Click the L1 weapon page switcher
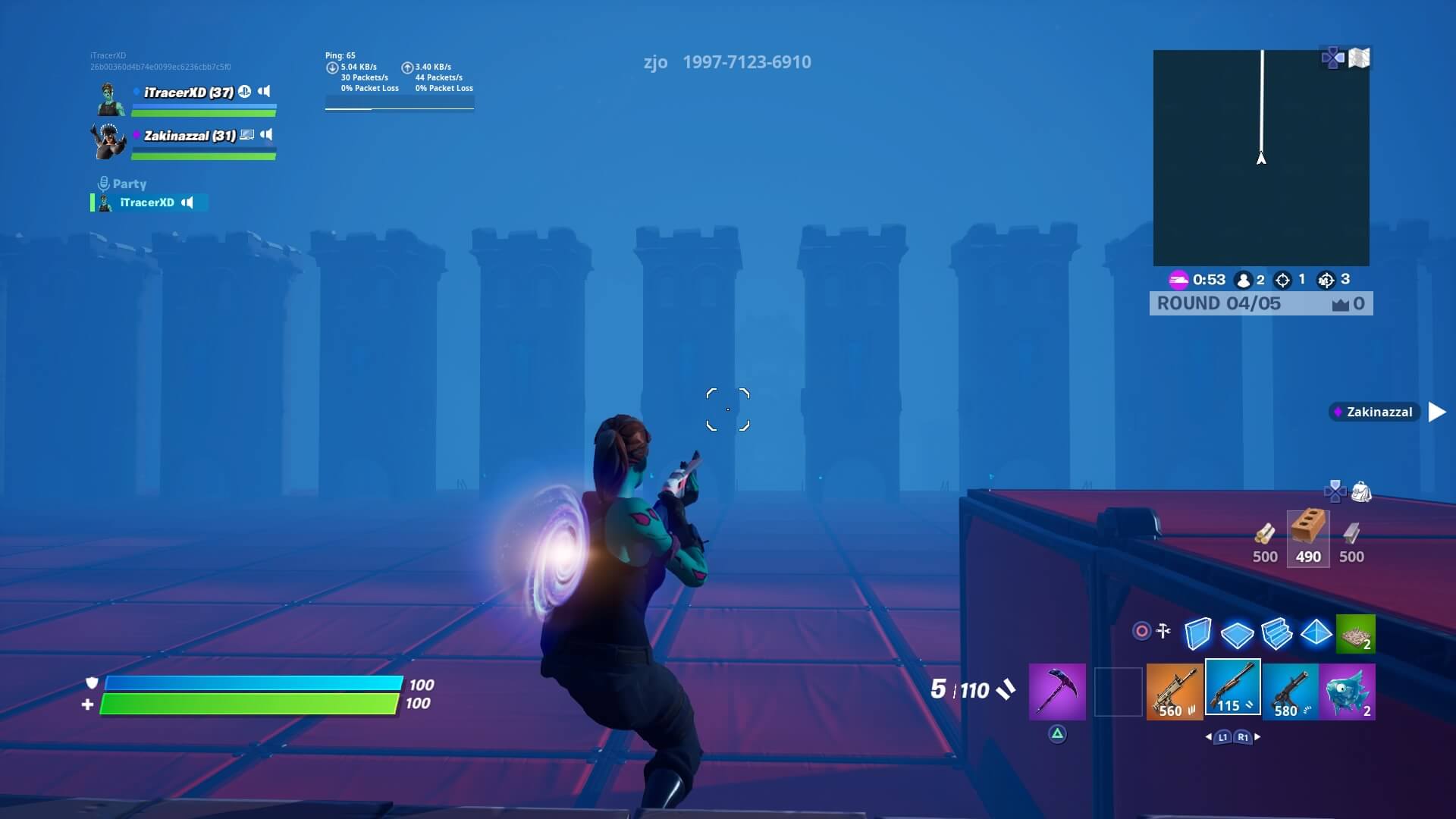Viewport: 1456px width, 819px height. pos(1221,736)
